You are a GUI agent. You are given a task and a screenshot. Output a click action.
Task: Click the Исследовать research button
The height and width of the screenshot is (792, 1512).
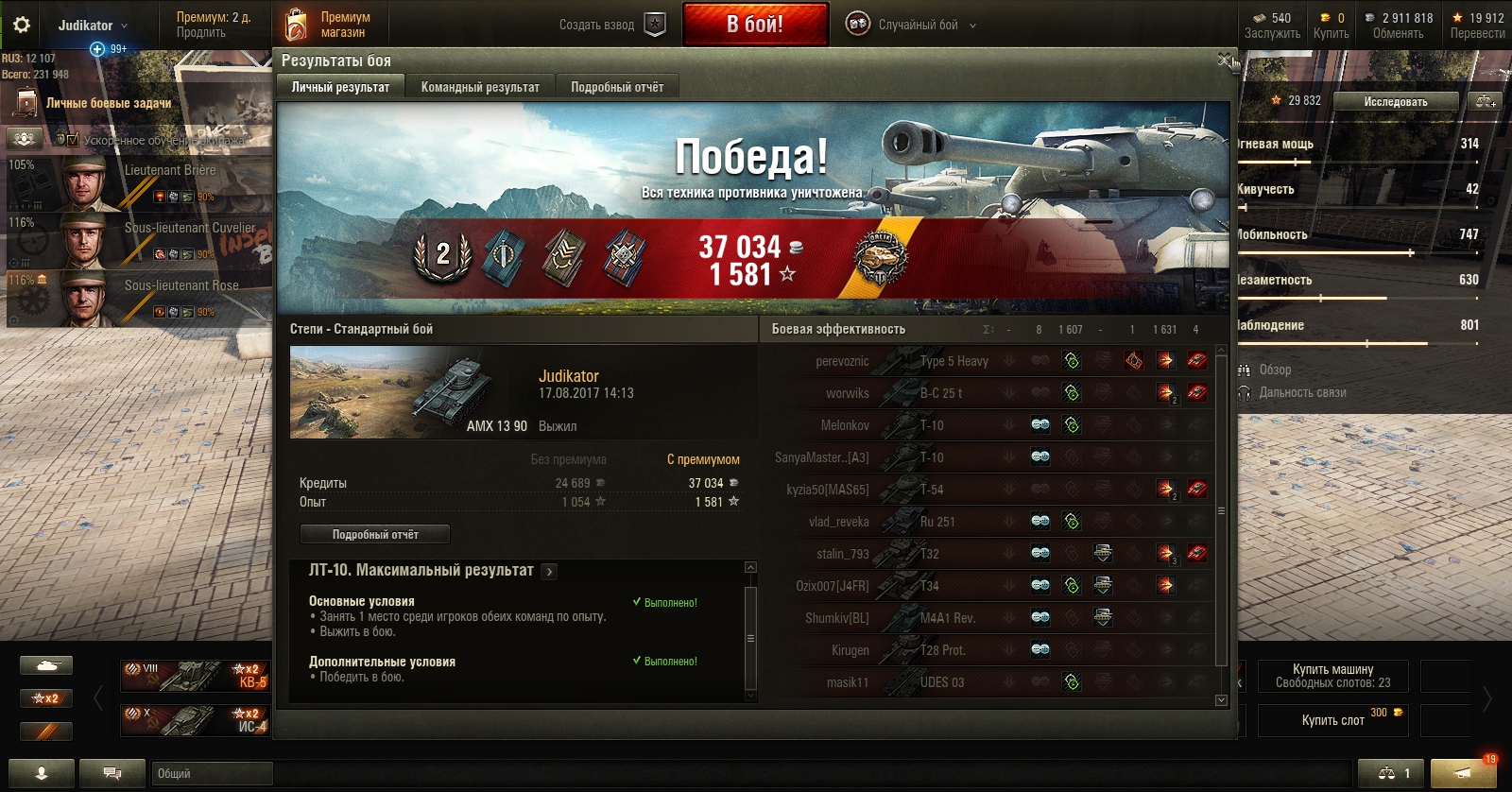(x=1396, y=101)
